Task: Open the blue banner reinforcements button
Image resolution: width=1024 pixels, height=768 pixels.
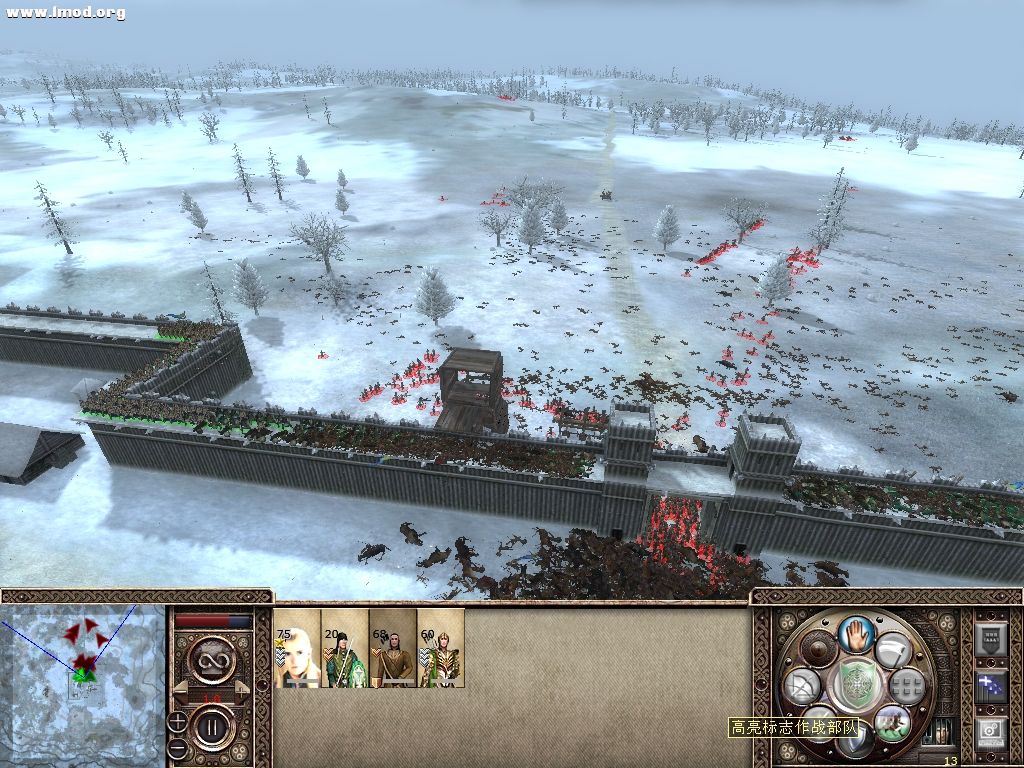Action: (x=991, y=687)
